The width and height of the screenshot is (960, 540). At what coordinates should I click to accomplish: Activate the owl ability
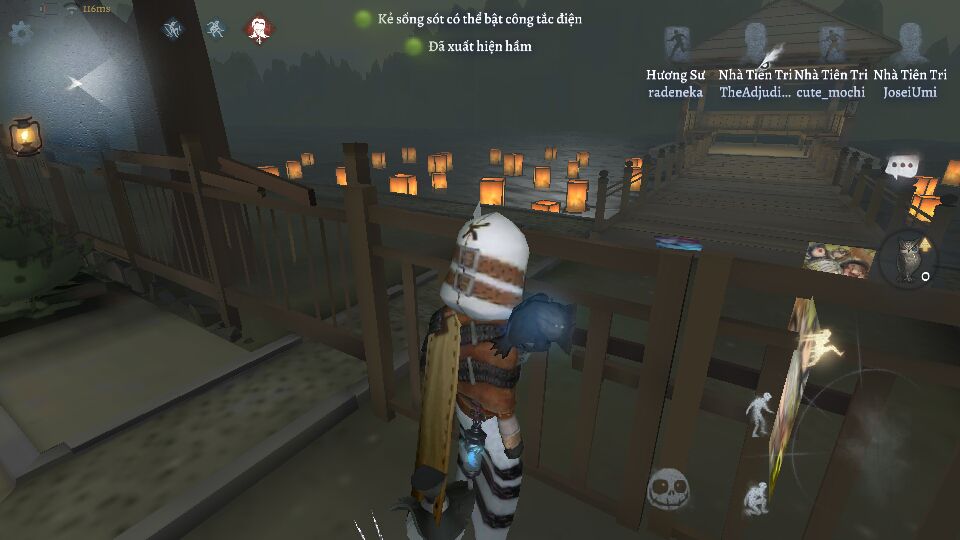click(x=908, y=258)
